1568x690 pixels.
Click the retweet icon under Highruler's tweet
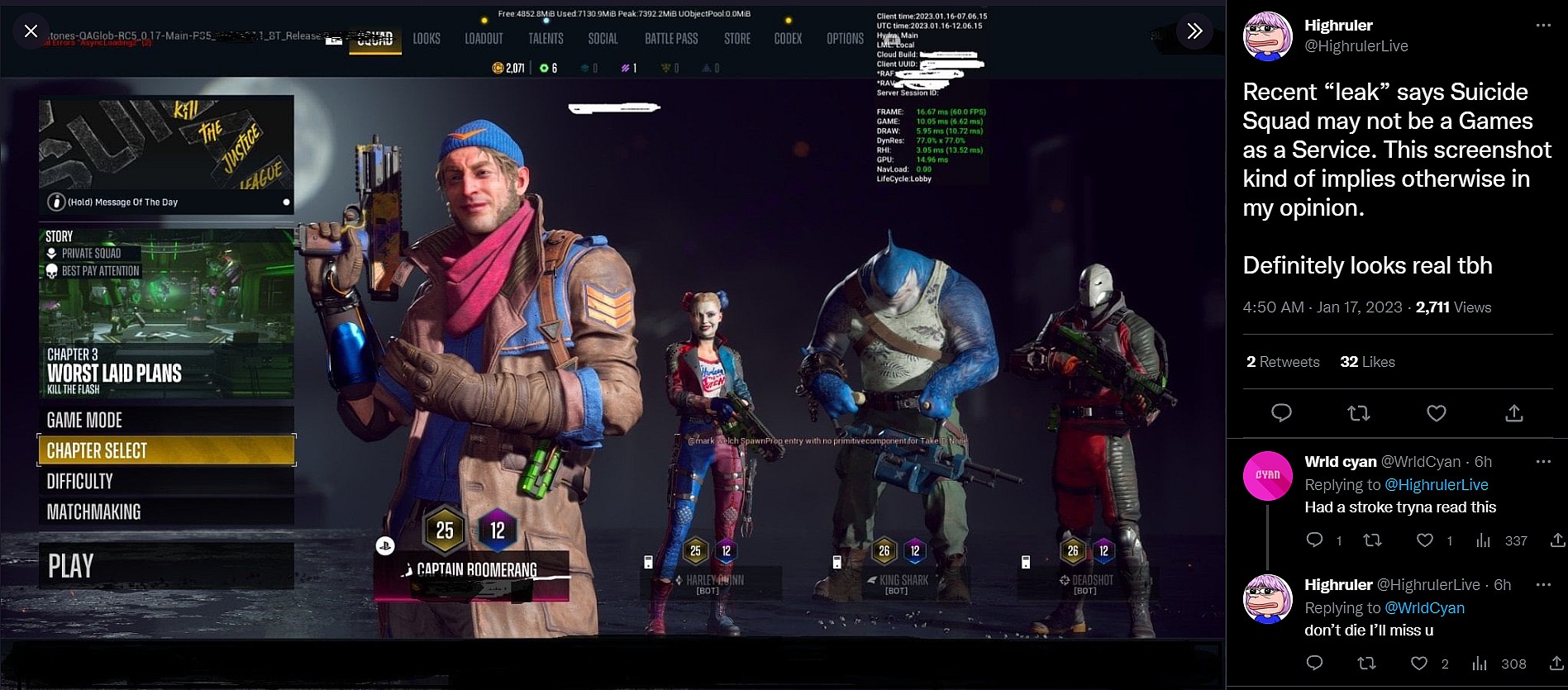pos(1358,412)
